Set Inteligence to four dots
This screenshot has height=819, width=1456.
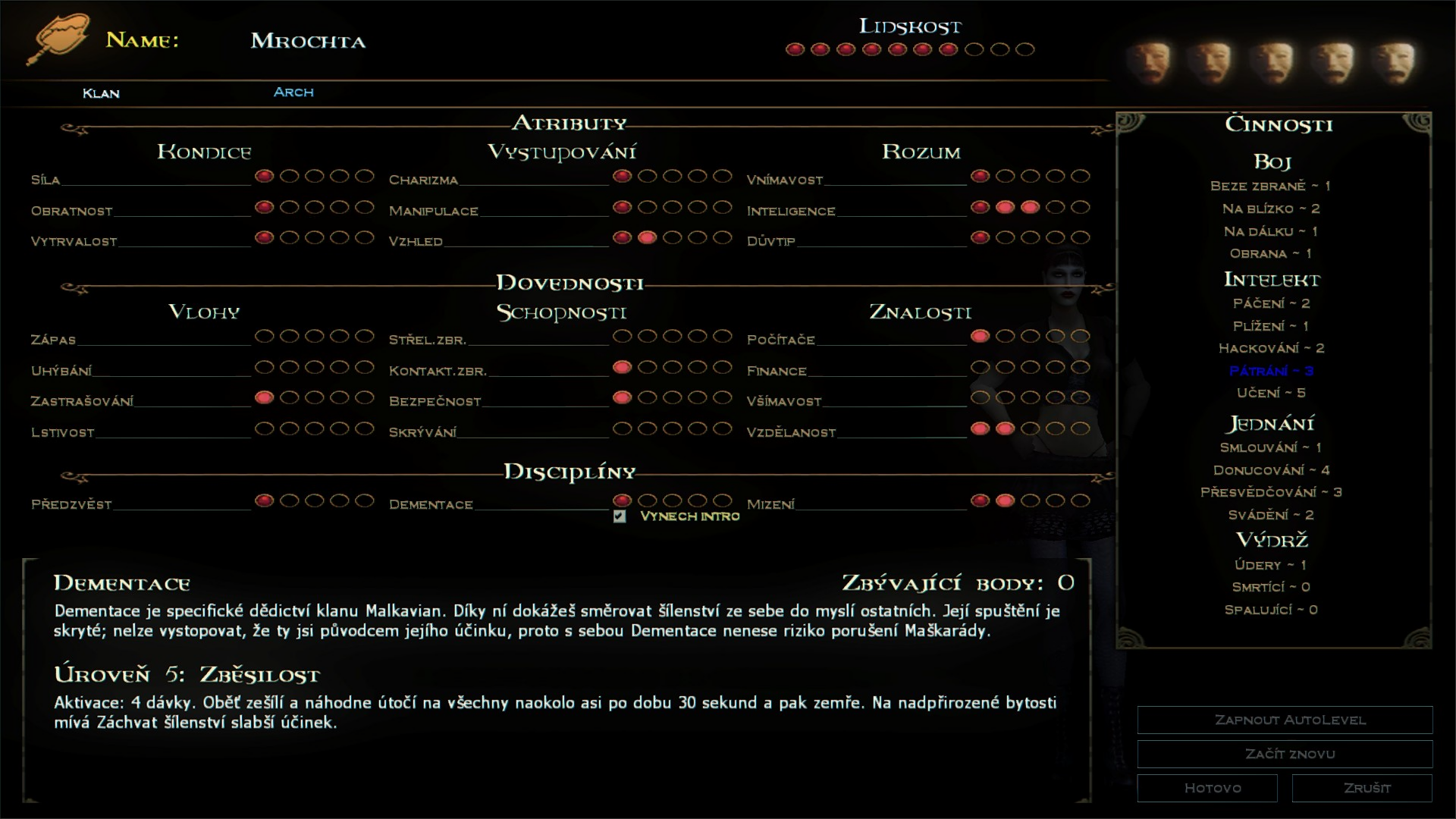1057,206
